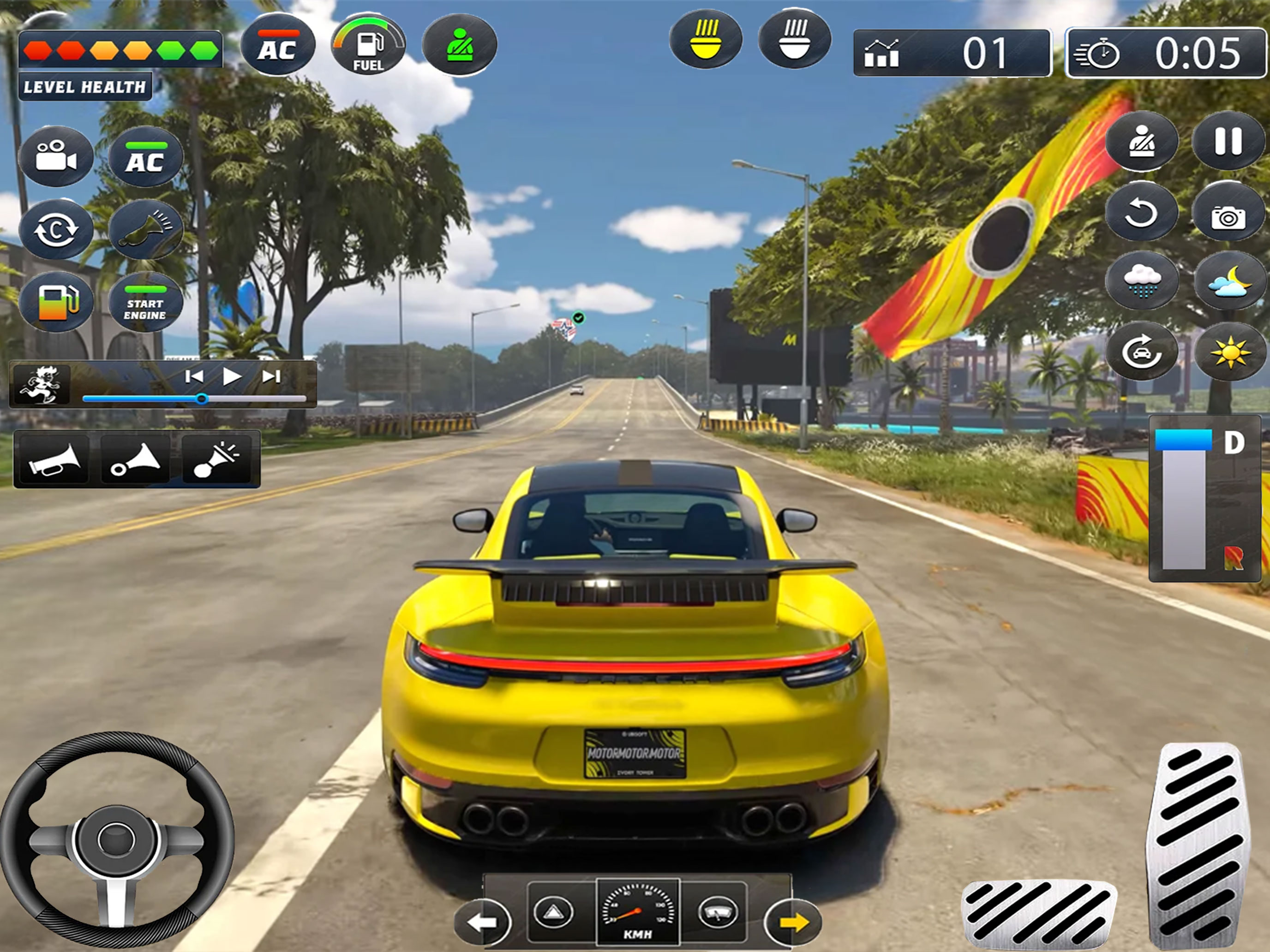Viewport: 1270px width, 952px height.
Task: Switch the camera view with the video camera icon
Action: 56,156
